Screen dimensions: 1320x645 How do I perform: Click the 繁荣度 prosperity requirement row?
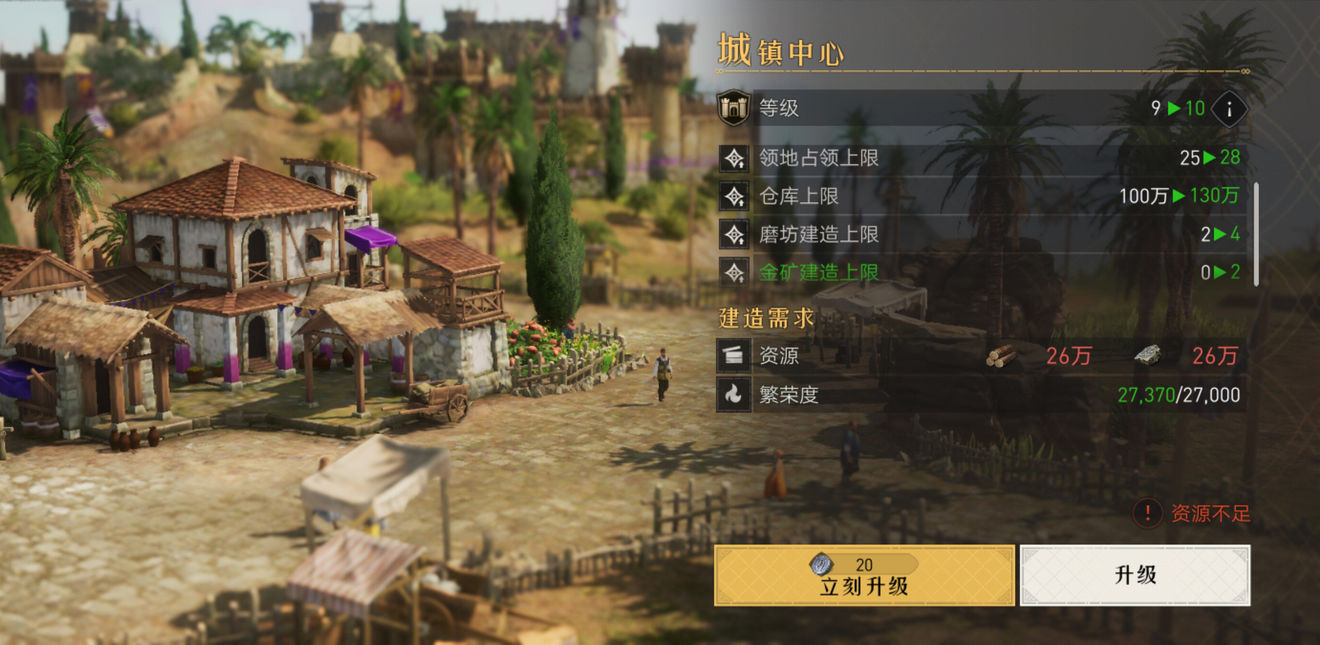(982, 395)
